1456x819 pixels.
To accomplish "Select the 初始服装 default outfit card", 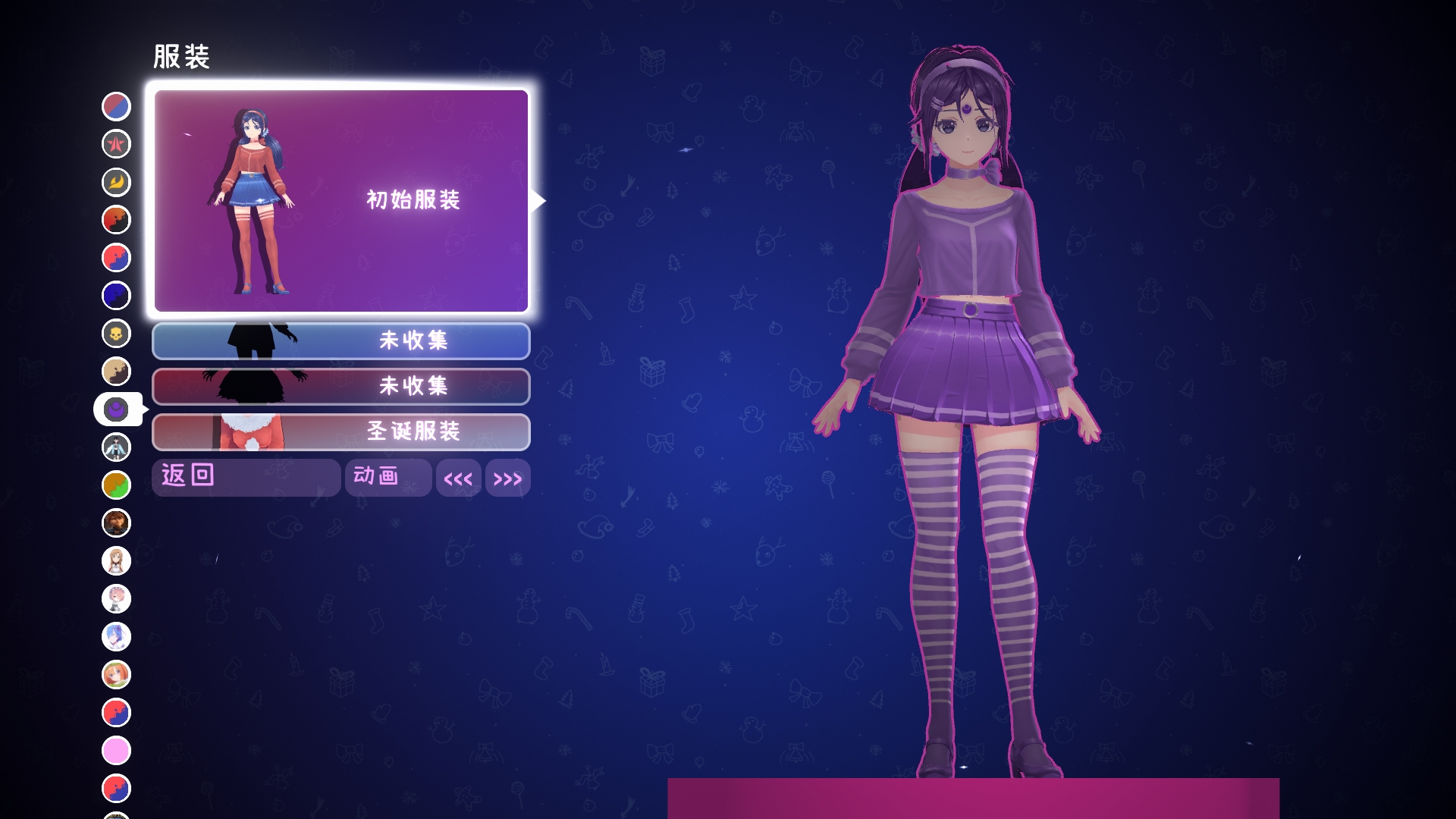I will 341,201.
